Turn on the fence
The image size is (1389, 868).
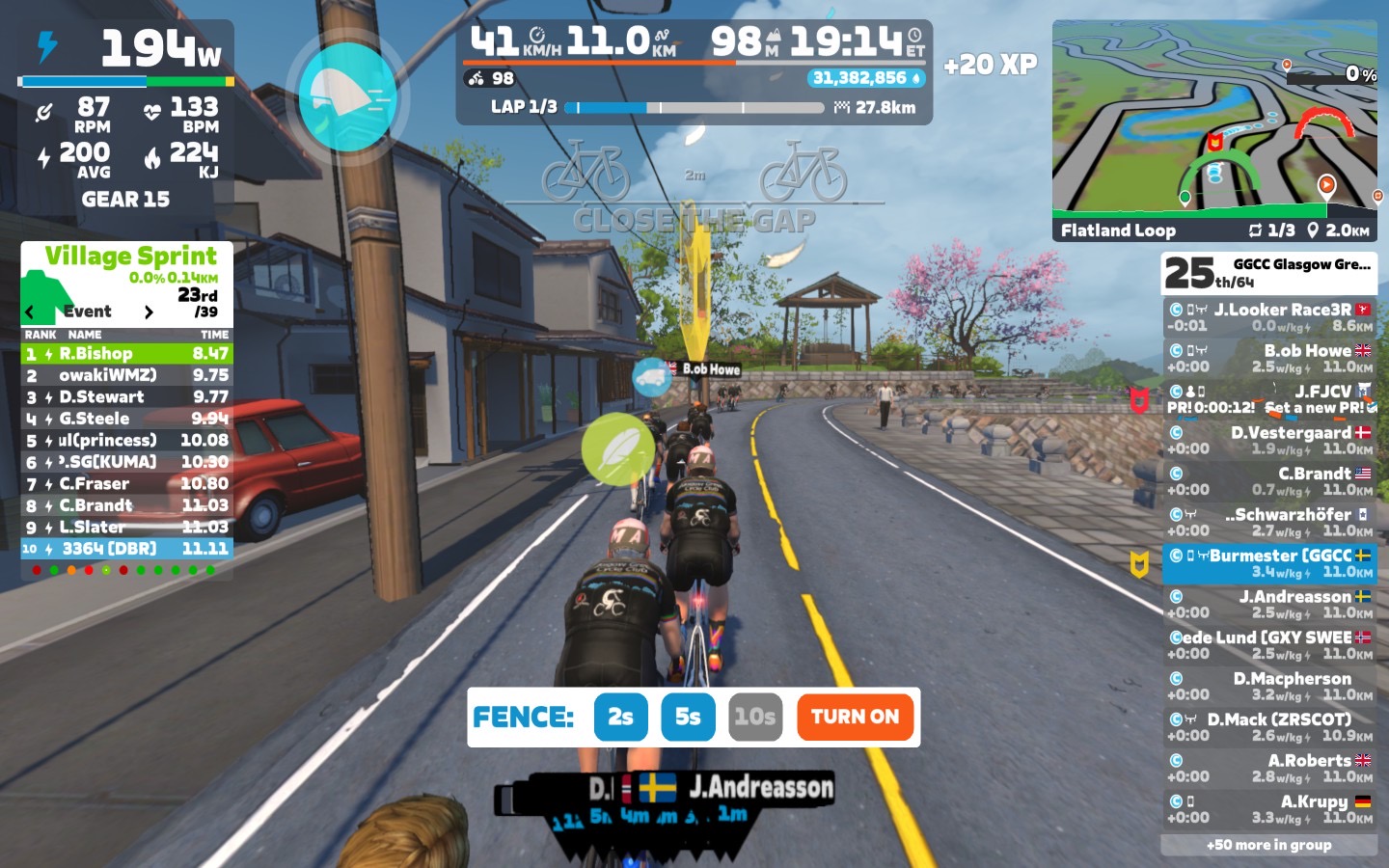(x=855, y=717)
